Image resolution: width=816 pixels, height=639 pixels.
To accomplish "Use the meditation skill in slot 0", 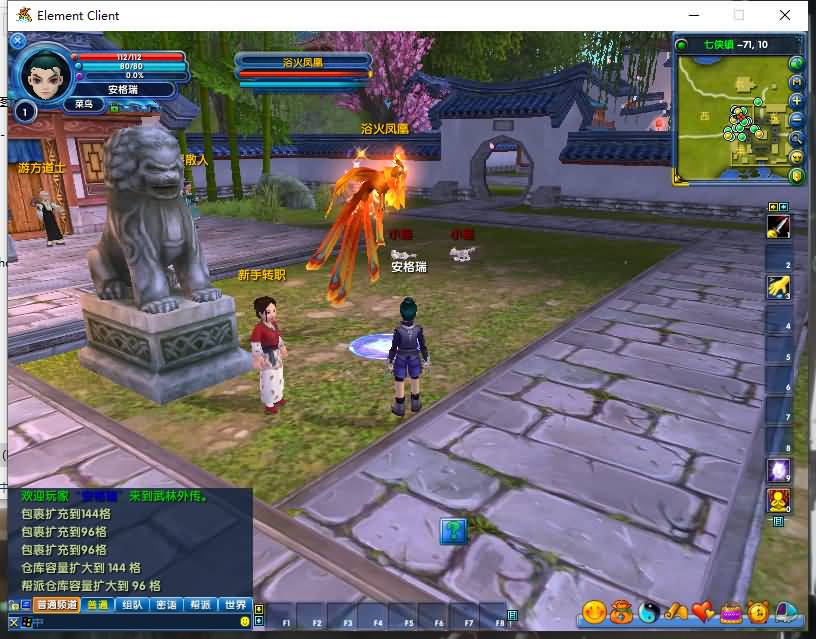I will (x=778, y=500).
